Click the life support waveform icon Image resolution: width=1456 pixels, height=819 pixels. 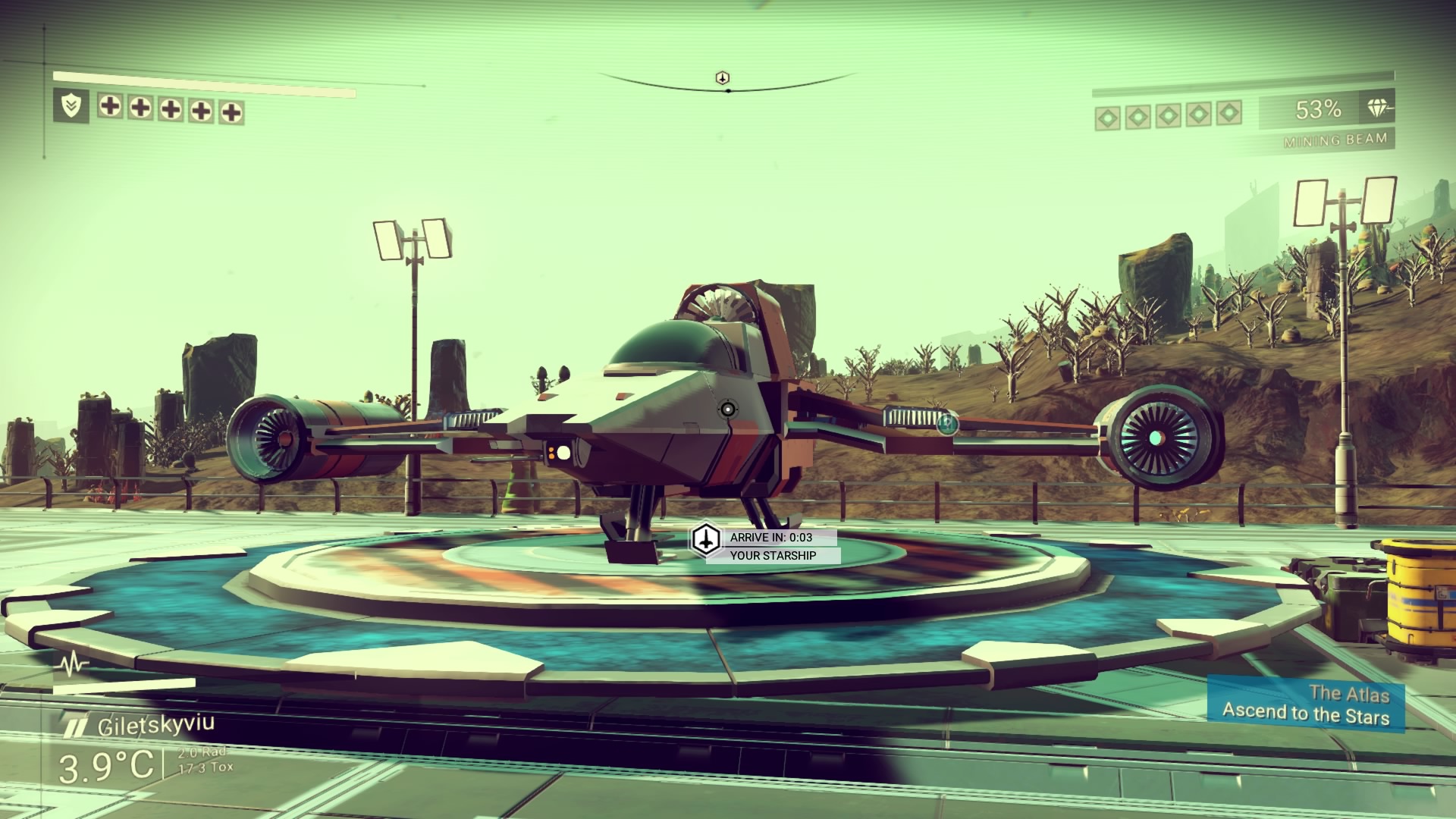74,665
